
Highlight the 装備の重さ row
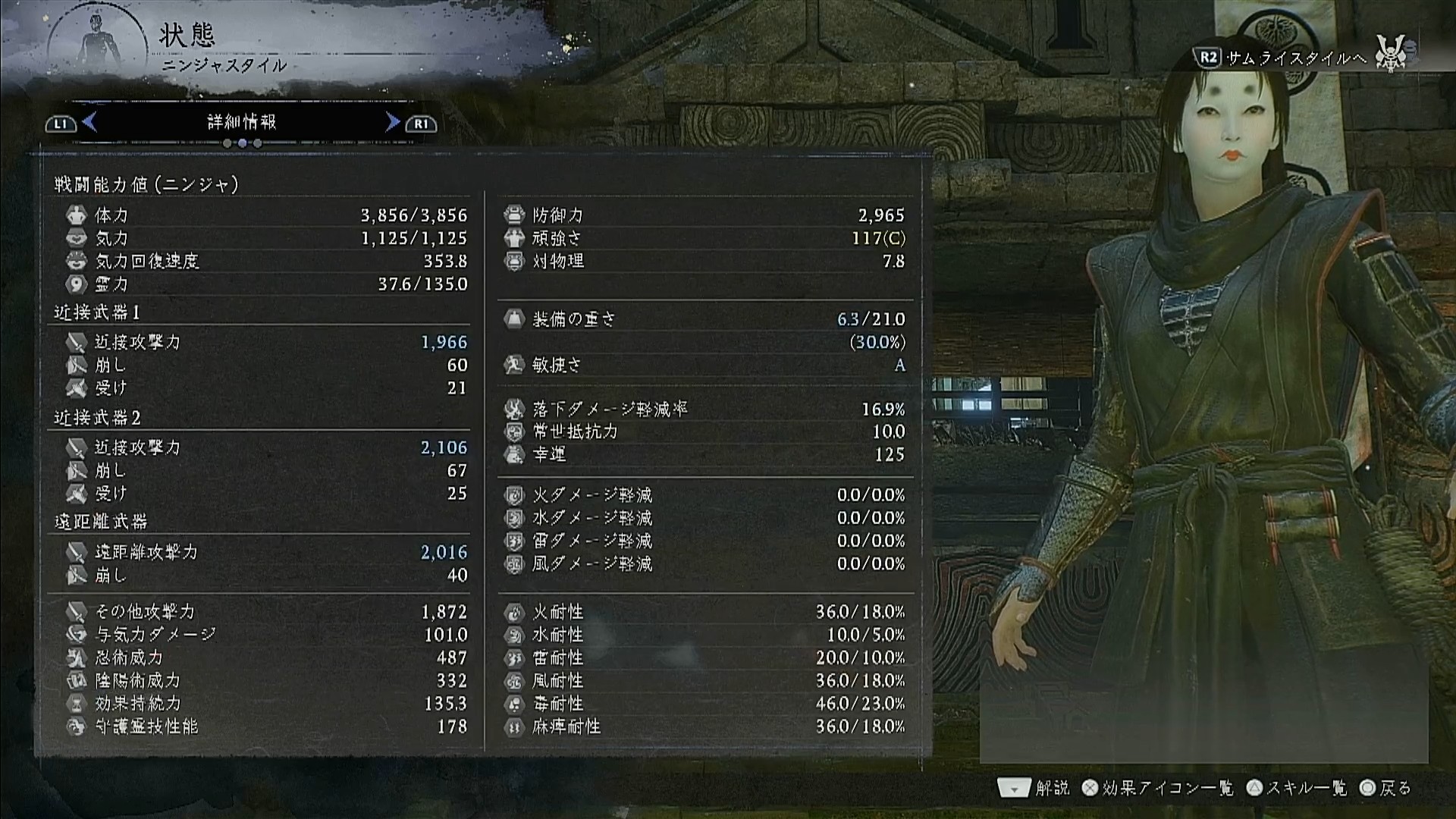(x=705, y=319)
